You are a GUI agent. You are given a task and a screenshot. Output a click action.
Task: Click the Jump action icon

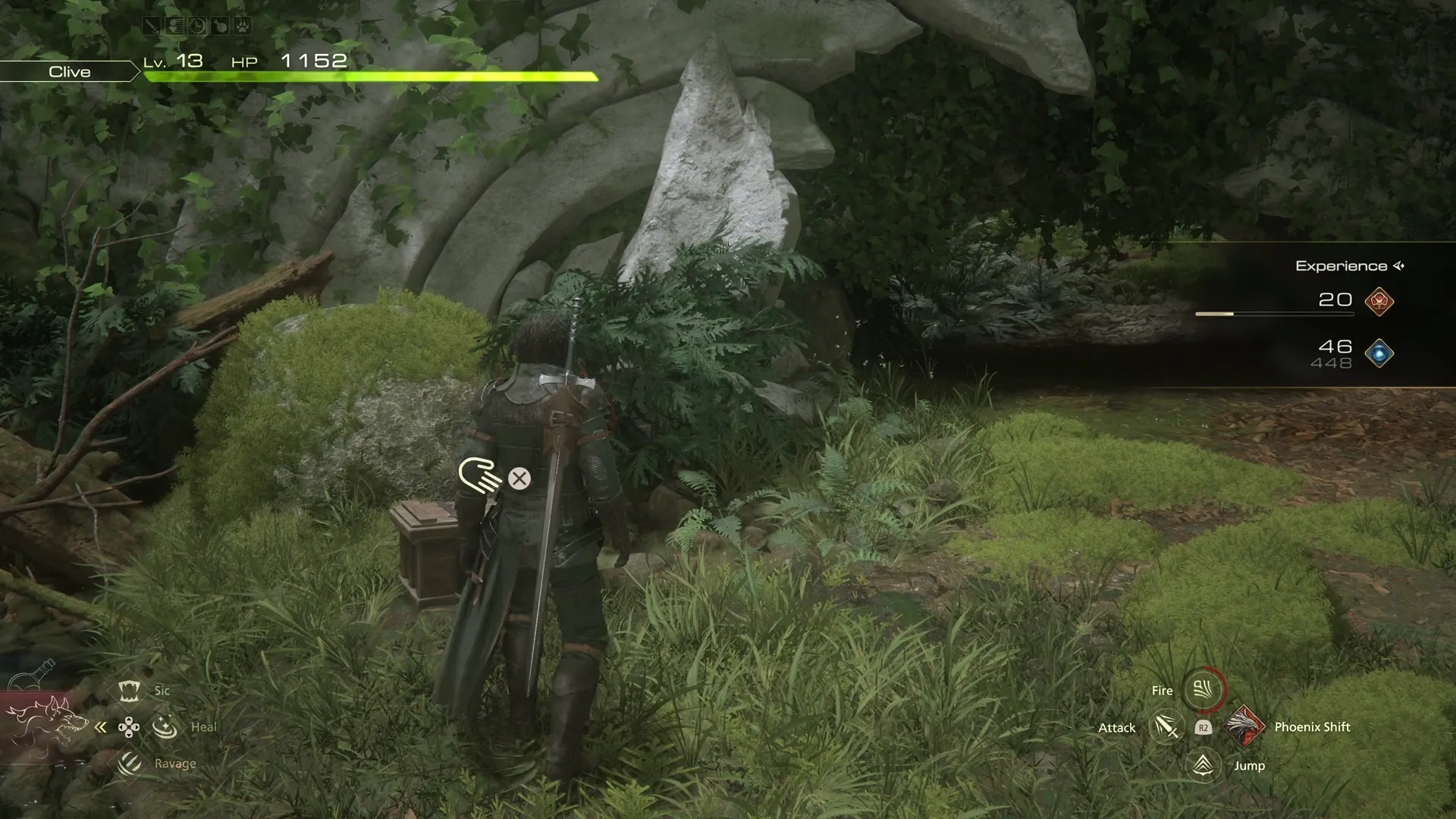pyautogui.click(x=1203, y=765)
